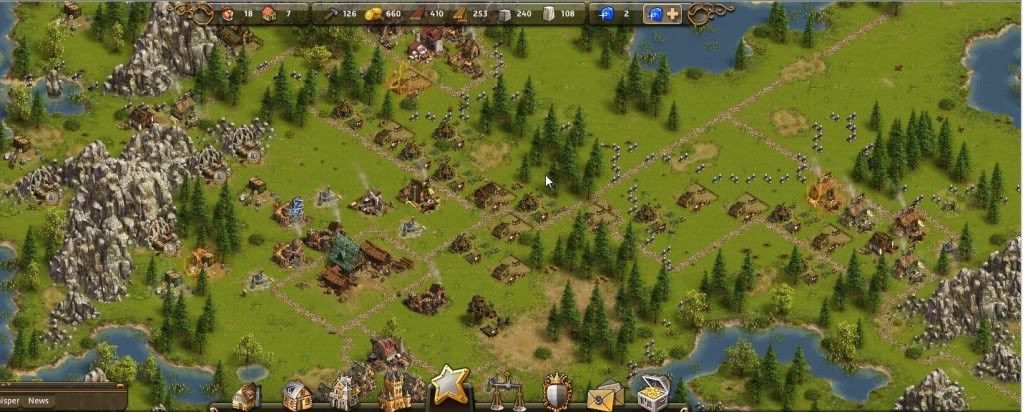
Task: Open the tall townhouse build category
Action: [342, 392]
